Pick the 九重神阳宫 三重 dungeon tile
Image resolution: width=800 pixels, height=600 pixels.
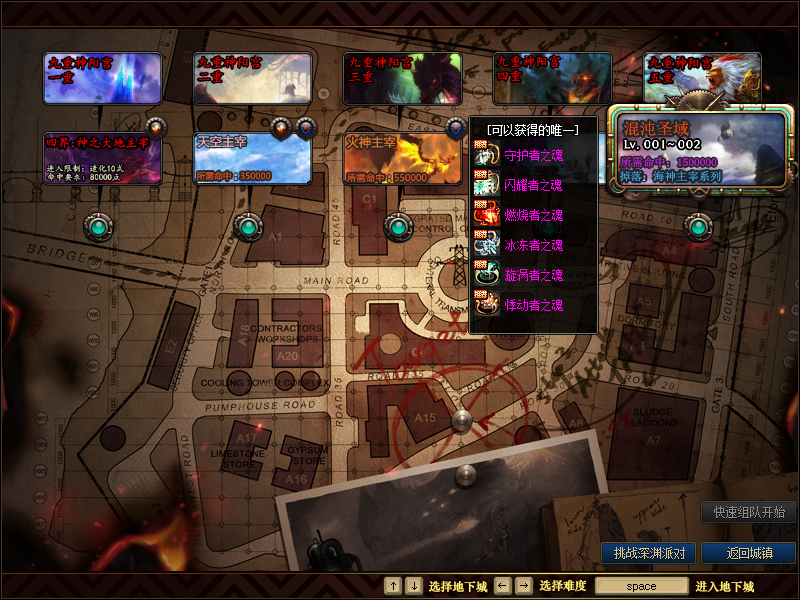point(402,78)
